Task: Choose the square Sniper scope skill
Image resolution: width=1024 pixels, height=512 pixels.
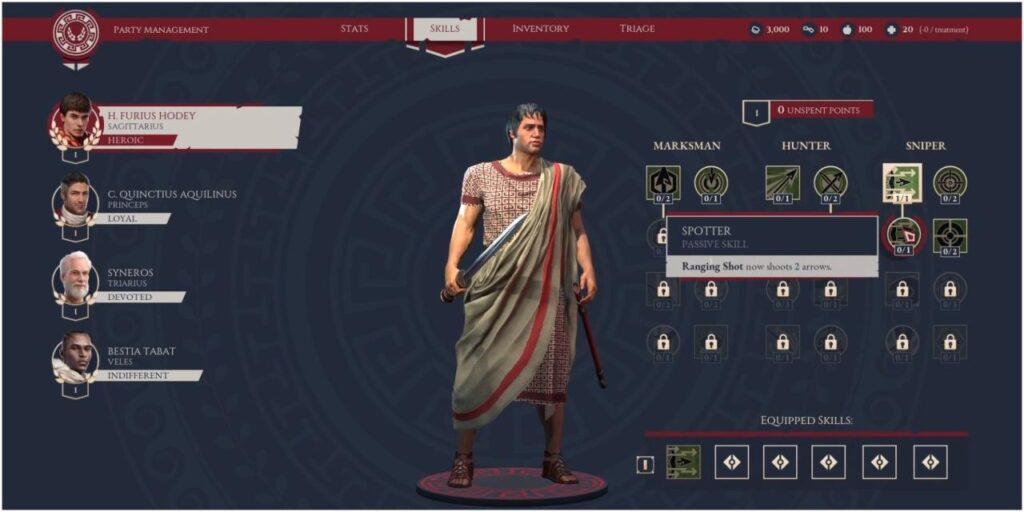Action: coord(949,235)
